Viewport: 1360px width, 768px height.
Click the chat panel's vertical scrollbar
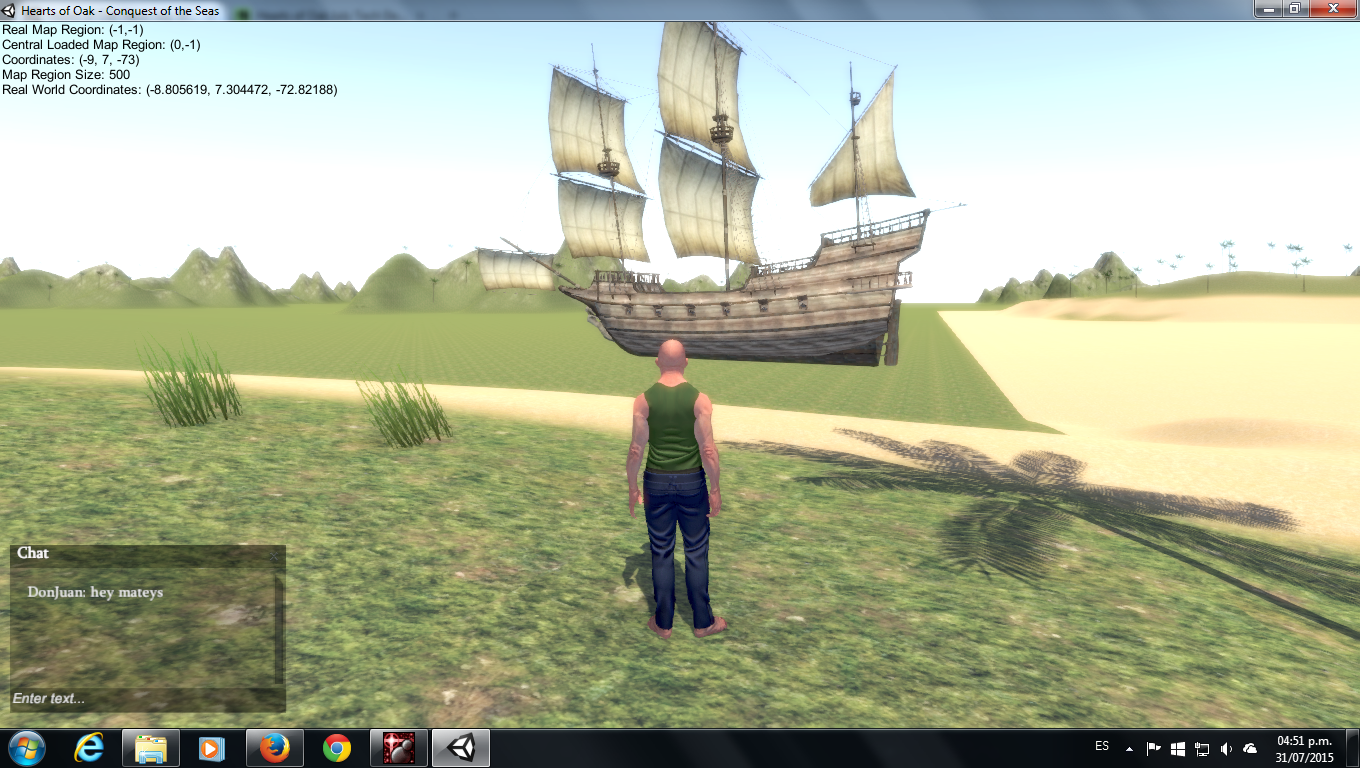(279, 628)
